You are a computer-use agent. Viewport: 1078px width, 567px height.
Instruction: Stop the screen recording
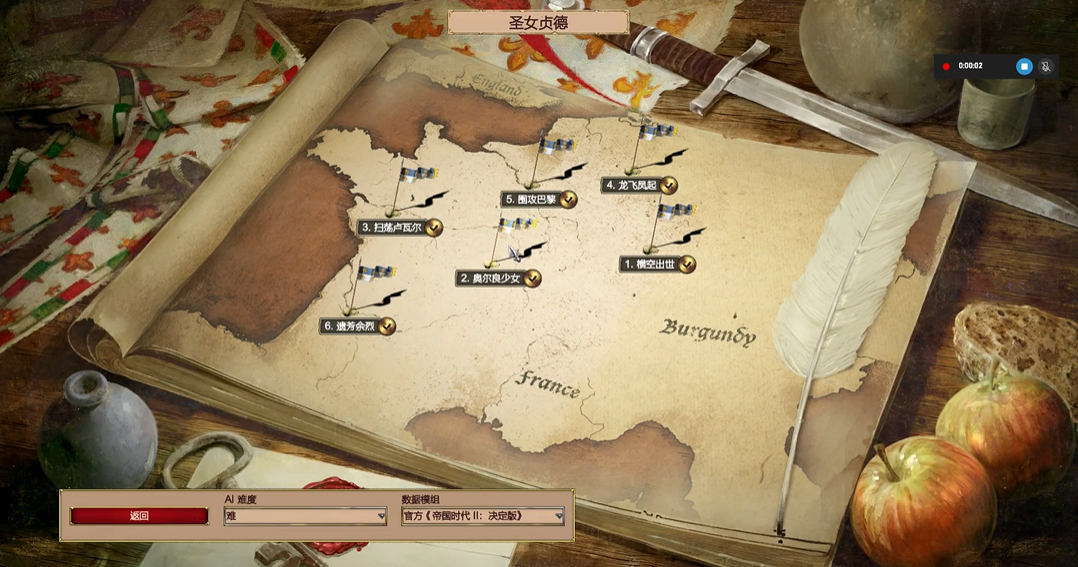click(x=1024, y=66)
